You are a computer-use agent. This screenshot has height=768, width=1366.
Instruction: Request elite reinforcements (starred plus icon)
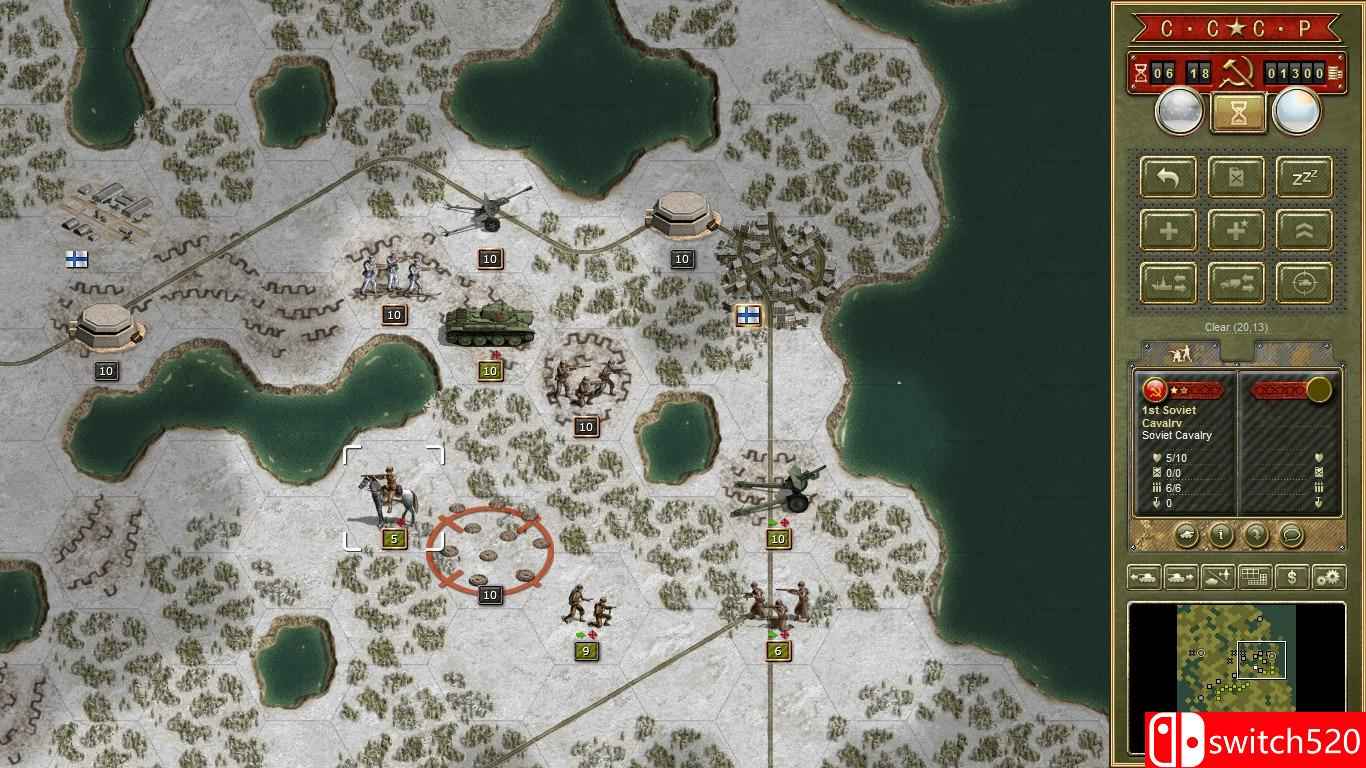pyautogui.click(x=1236, y=230)
